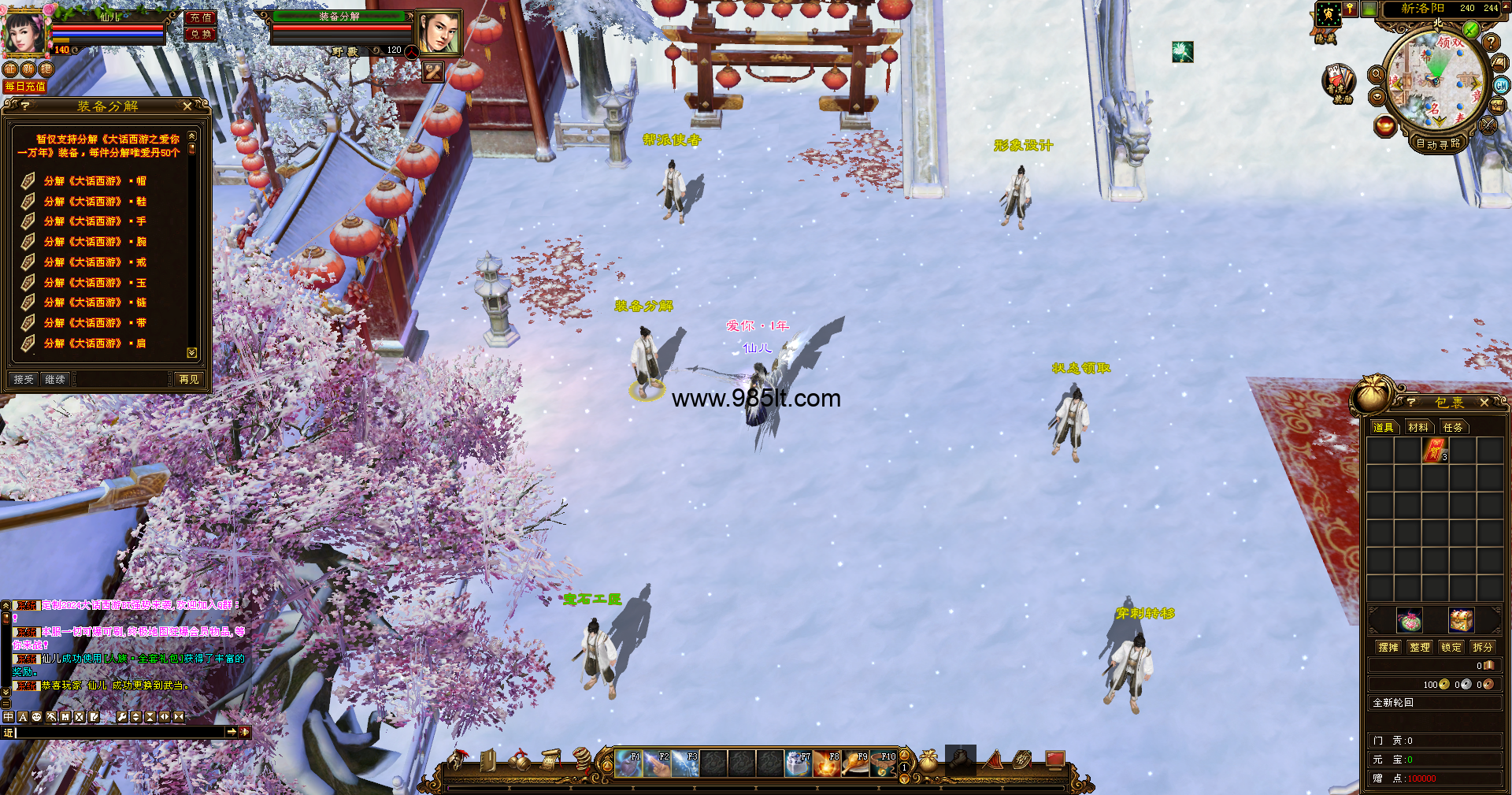Screen dimensions: 1512x795
Task: Close the 包裹 inventory window
Action: [x=1484, y=403]
